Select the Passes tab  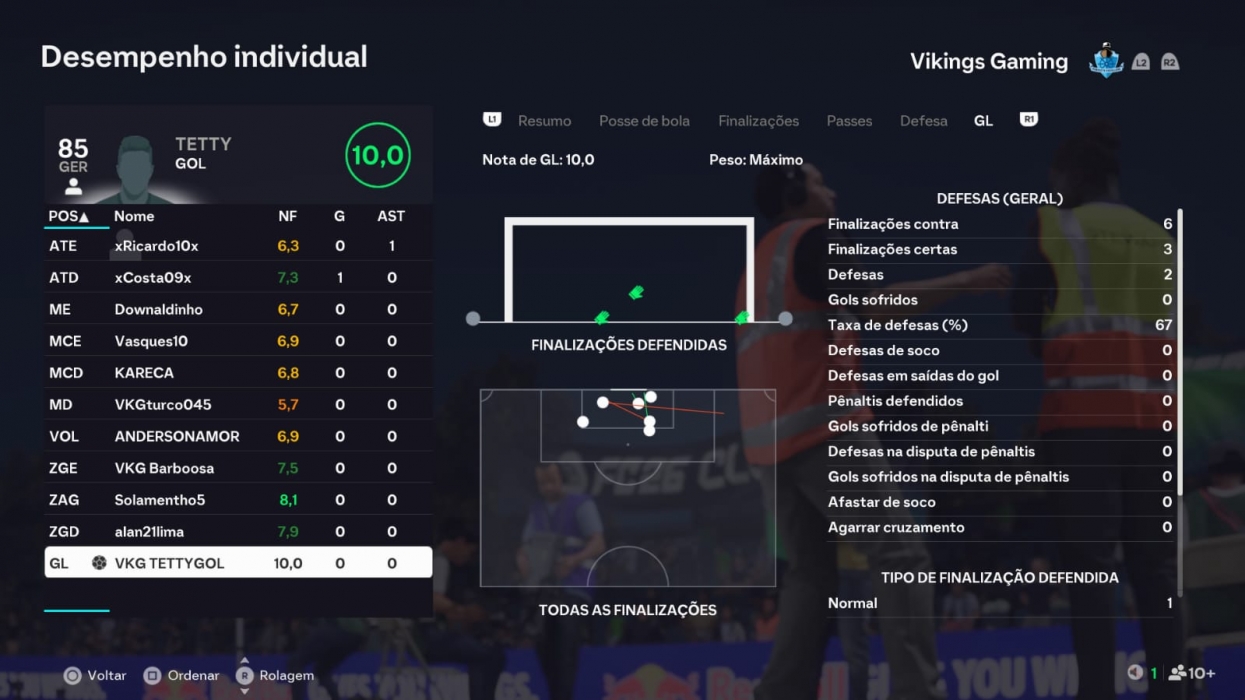coord(849,121)
